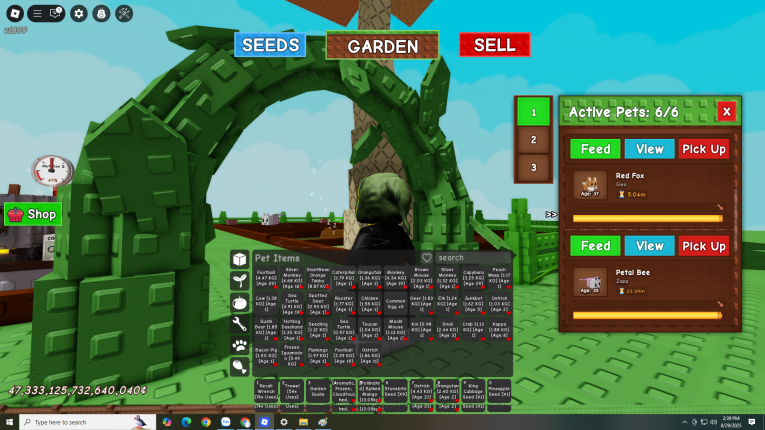View the Red Fox pet
765x430 pixels.
click(650, 149)
